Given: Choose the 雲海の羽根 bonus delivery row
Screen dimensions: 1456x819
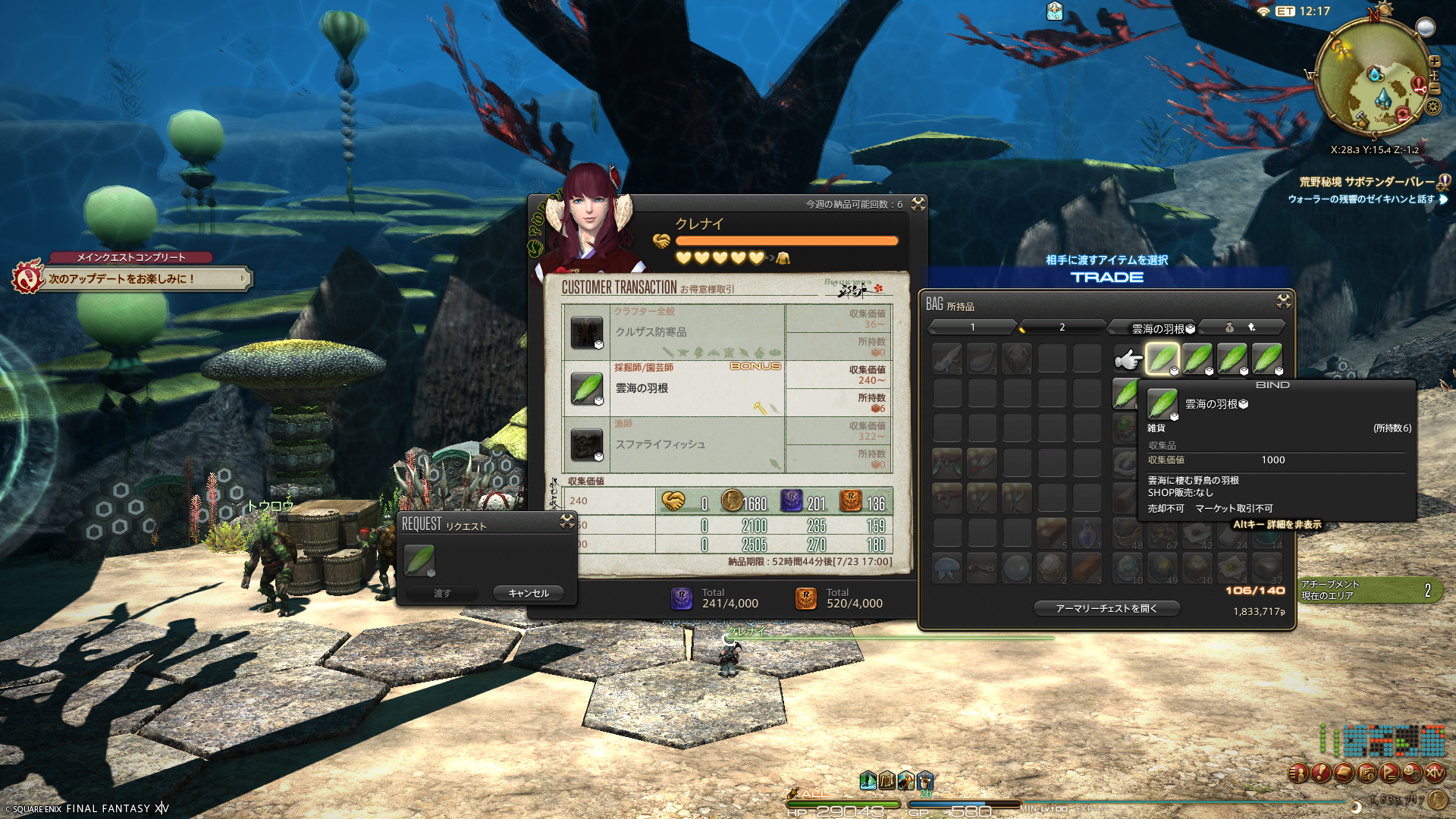Looking at the screenshot, I should 673,388.
